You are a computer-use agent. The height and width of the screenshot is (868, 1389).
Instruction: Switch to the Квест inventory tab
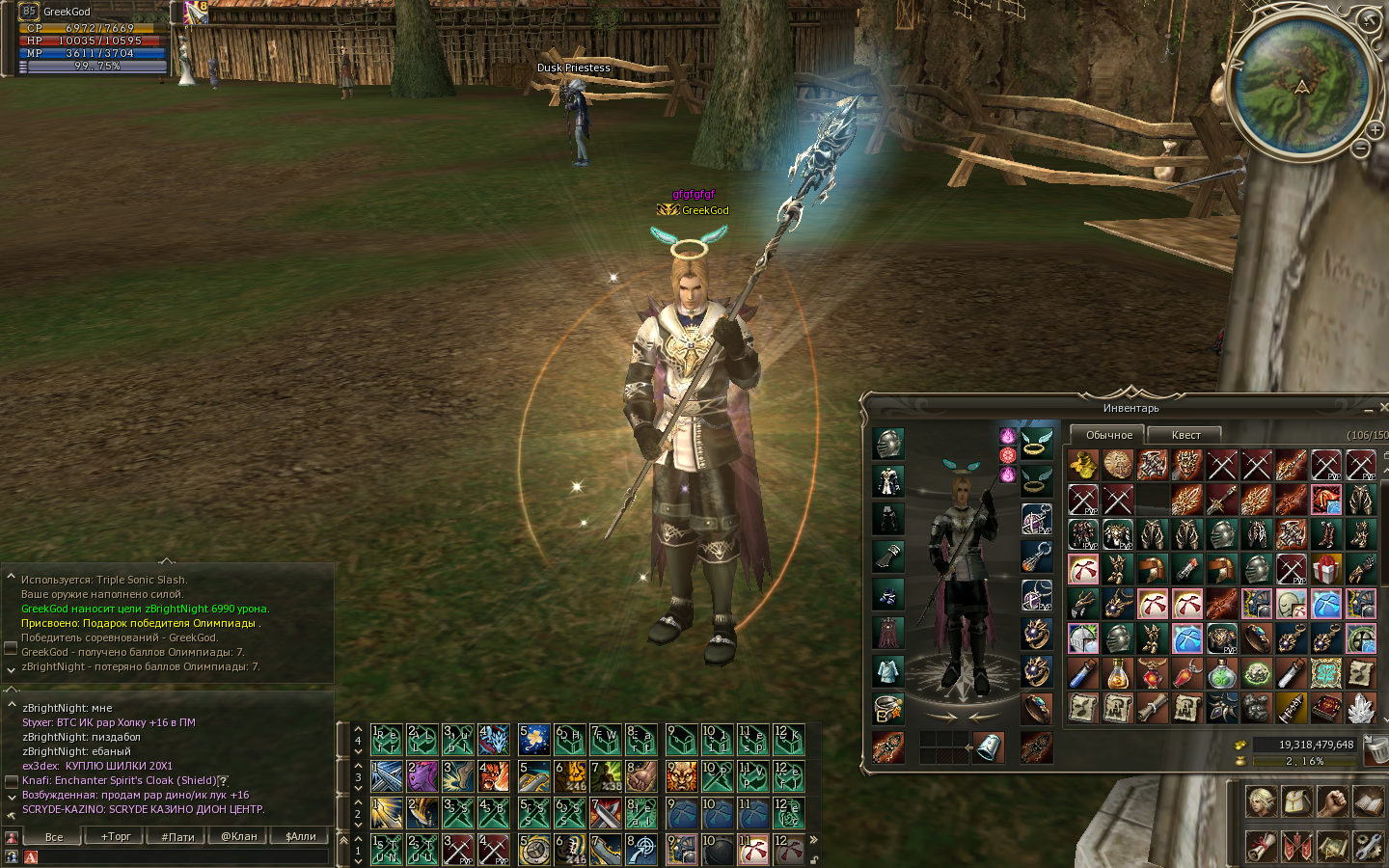[1185, 435]
